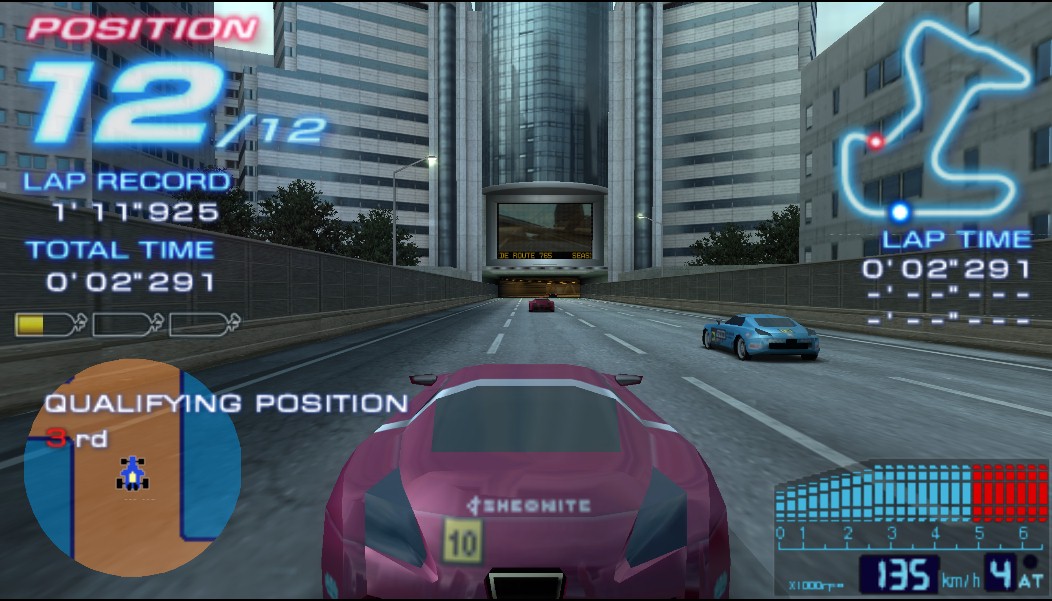
Task: Click the circular qualifying position inset
Action: [x=132, y=468]
